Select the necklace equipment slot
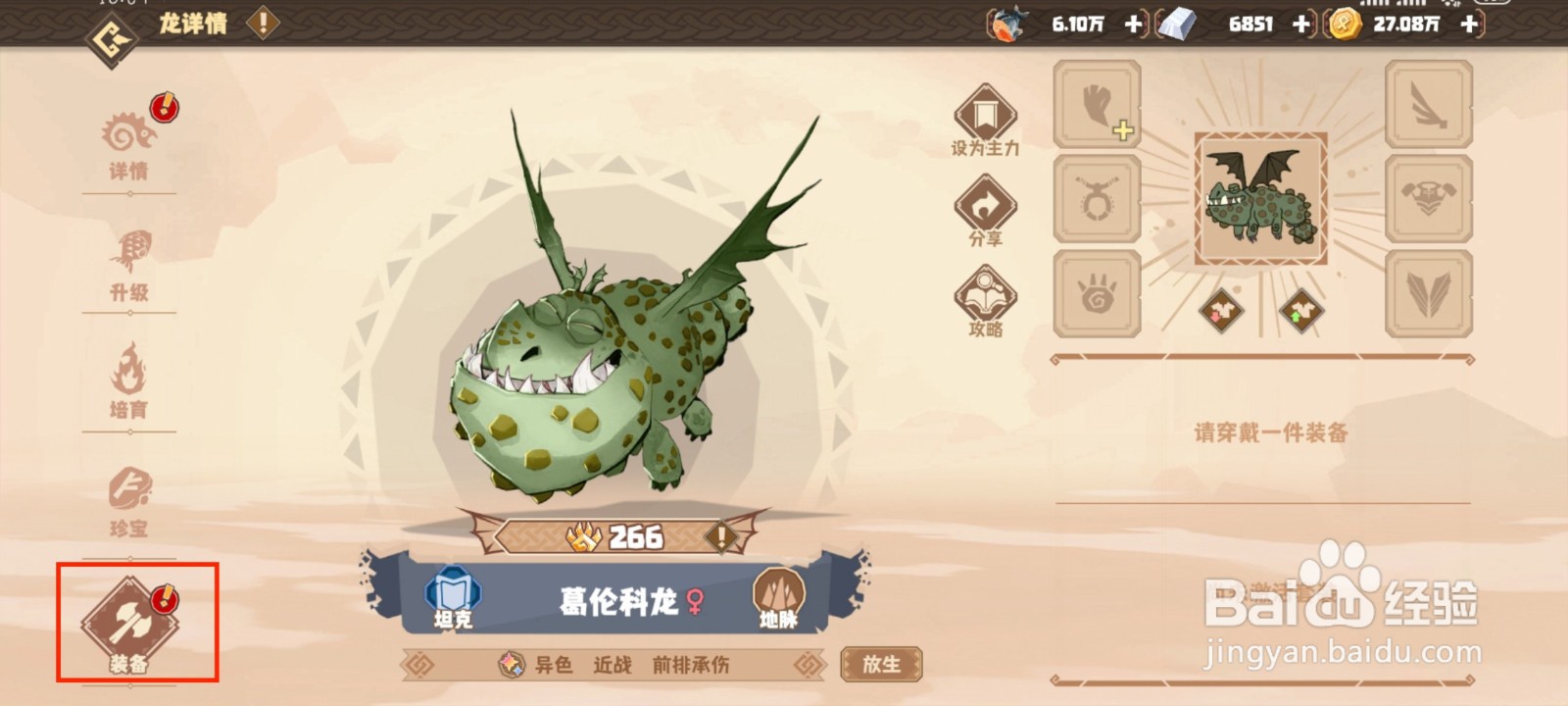 (x=1097, y=196)
